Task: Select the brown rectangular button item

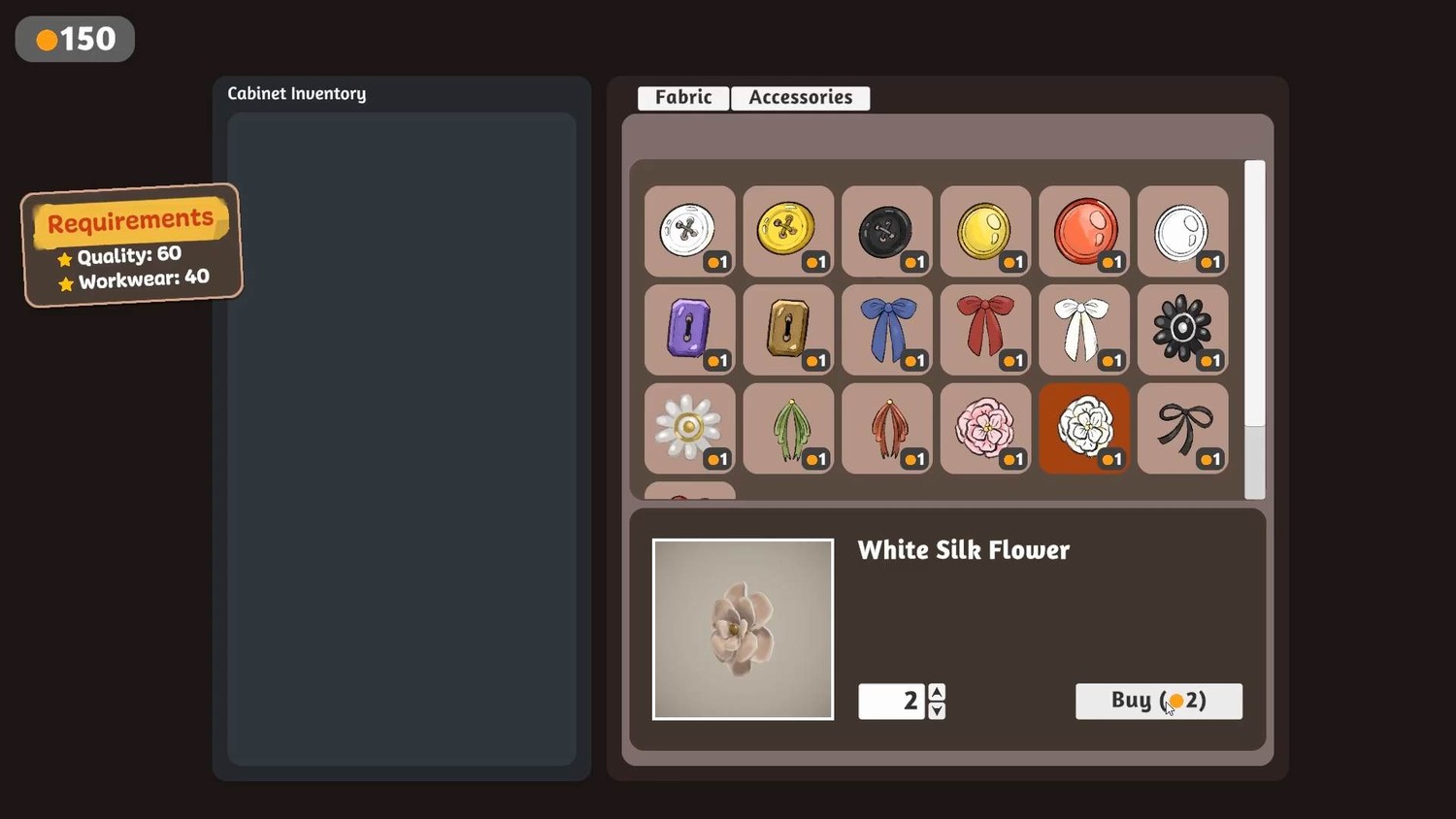Action: [788, 330]
